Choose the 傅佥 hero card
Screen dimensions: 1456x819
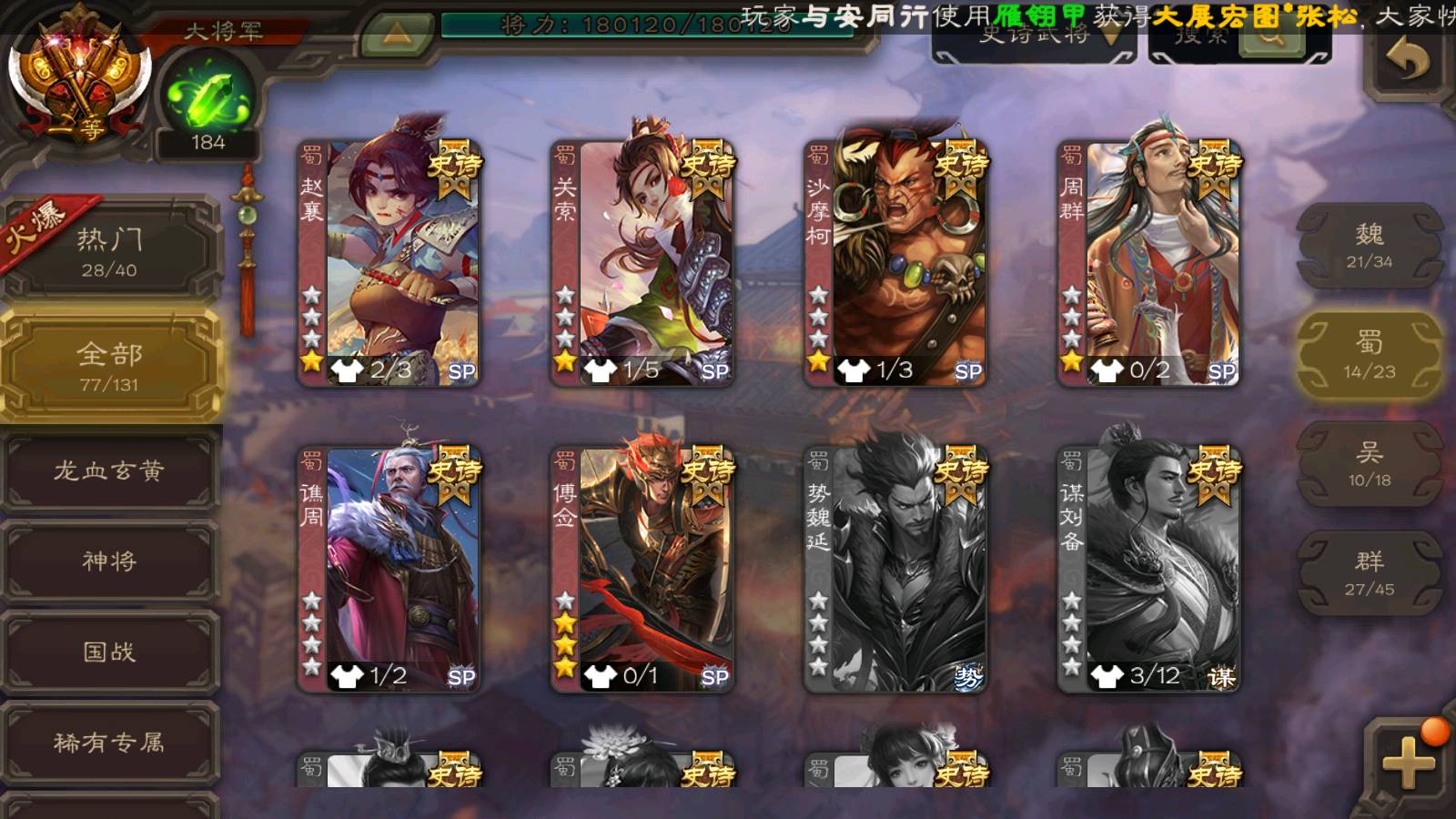point(644,568)
